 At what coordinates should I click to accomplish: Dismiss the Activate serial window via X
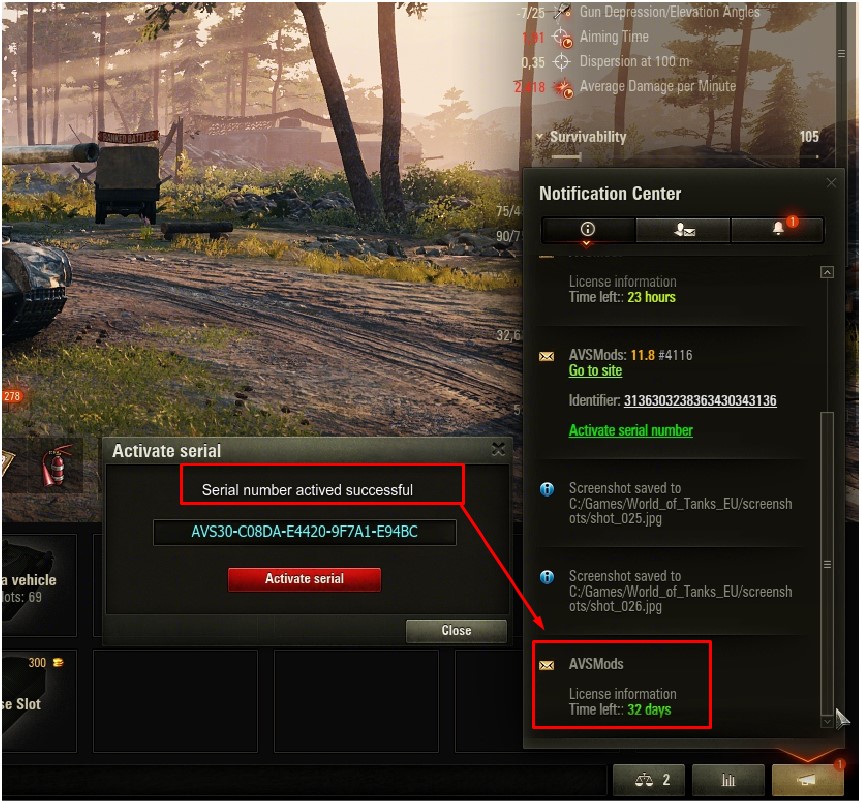coord(498,451)
